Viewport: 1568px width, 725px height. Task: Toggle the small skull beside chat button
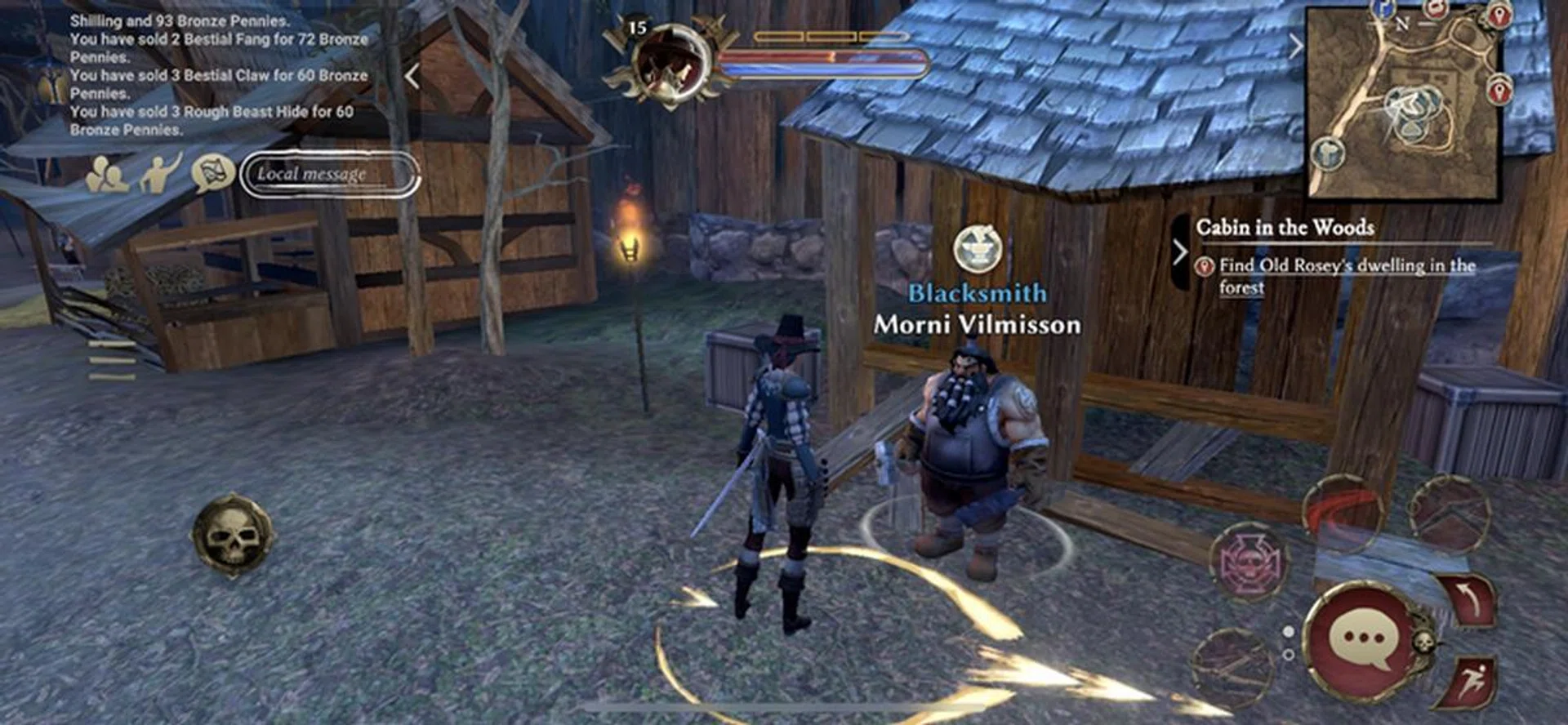click(x=1425, y=642)
